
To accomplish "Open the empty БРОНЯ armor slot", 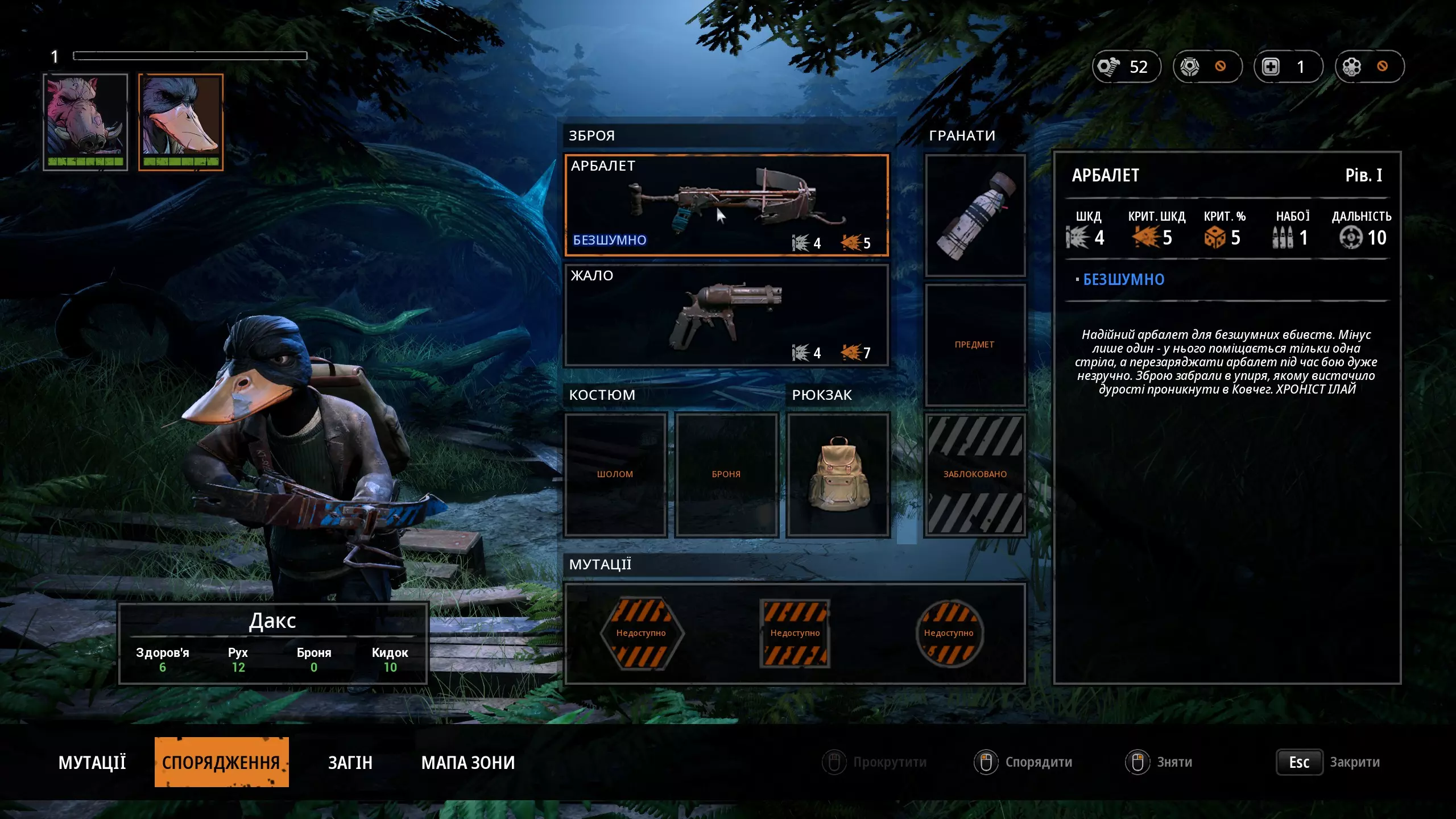I will click(x=726, y=474).
